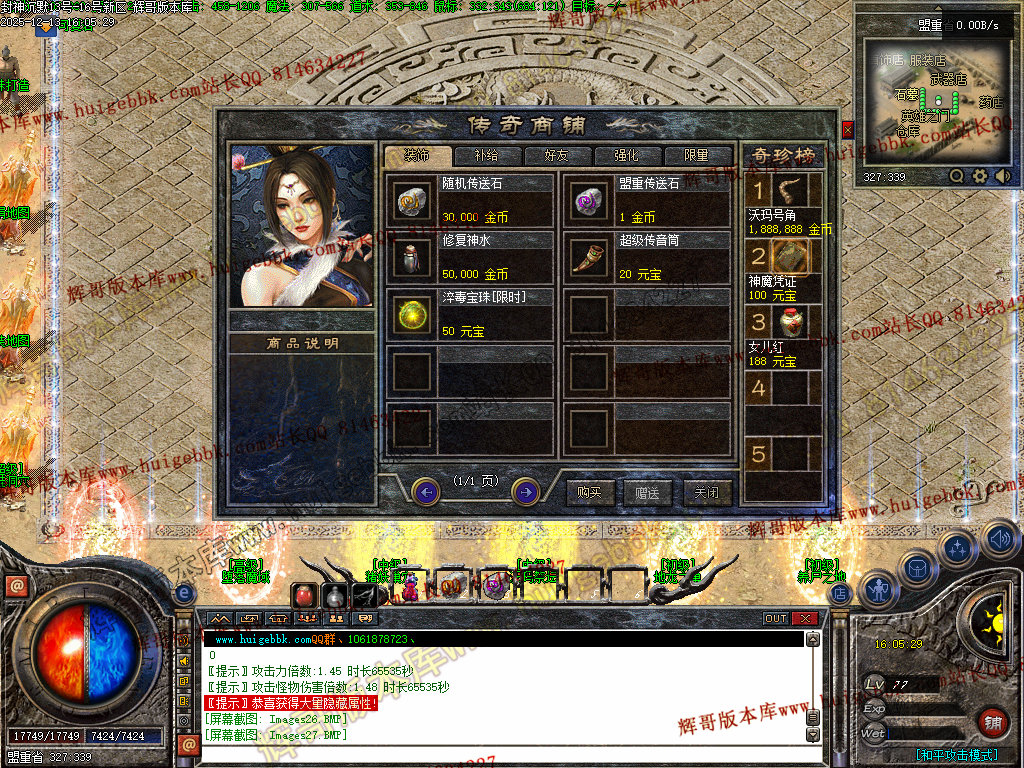
Task: Close the chat panel with red X
Action: click(x=806, y=618)
